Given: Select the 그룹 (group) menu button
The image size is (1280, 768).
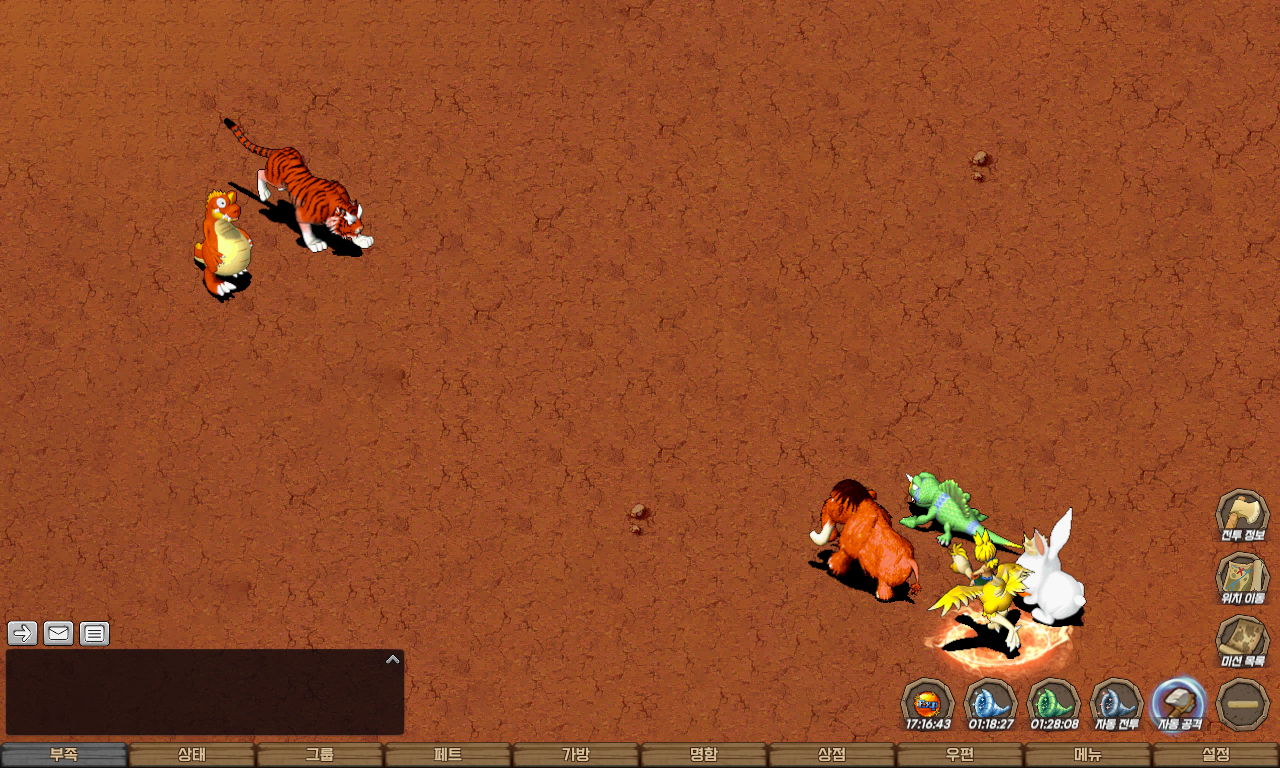Looking at the screenshot, I should [320, 755].
